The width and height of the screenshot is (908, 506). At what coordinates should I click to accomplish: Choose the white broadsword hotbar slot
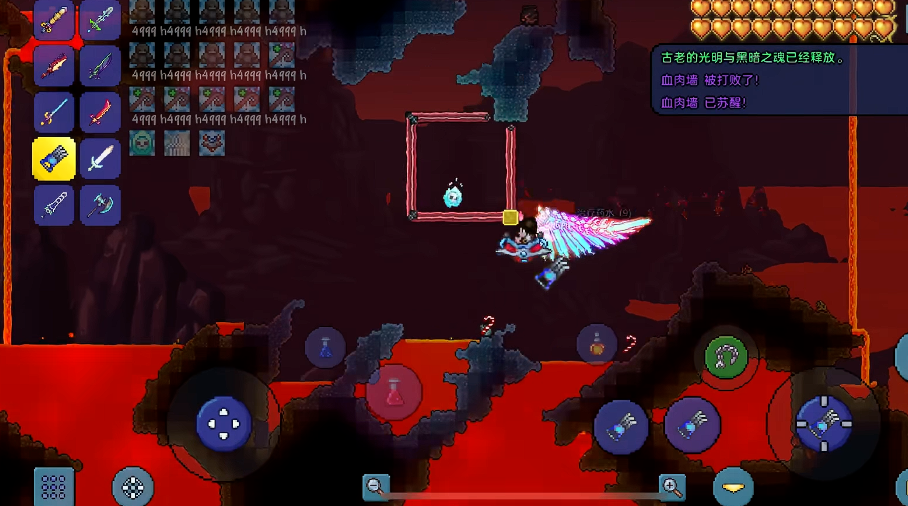coord(100,159)
